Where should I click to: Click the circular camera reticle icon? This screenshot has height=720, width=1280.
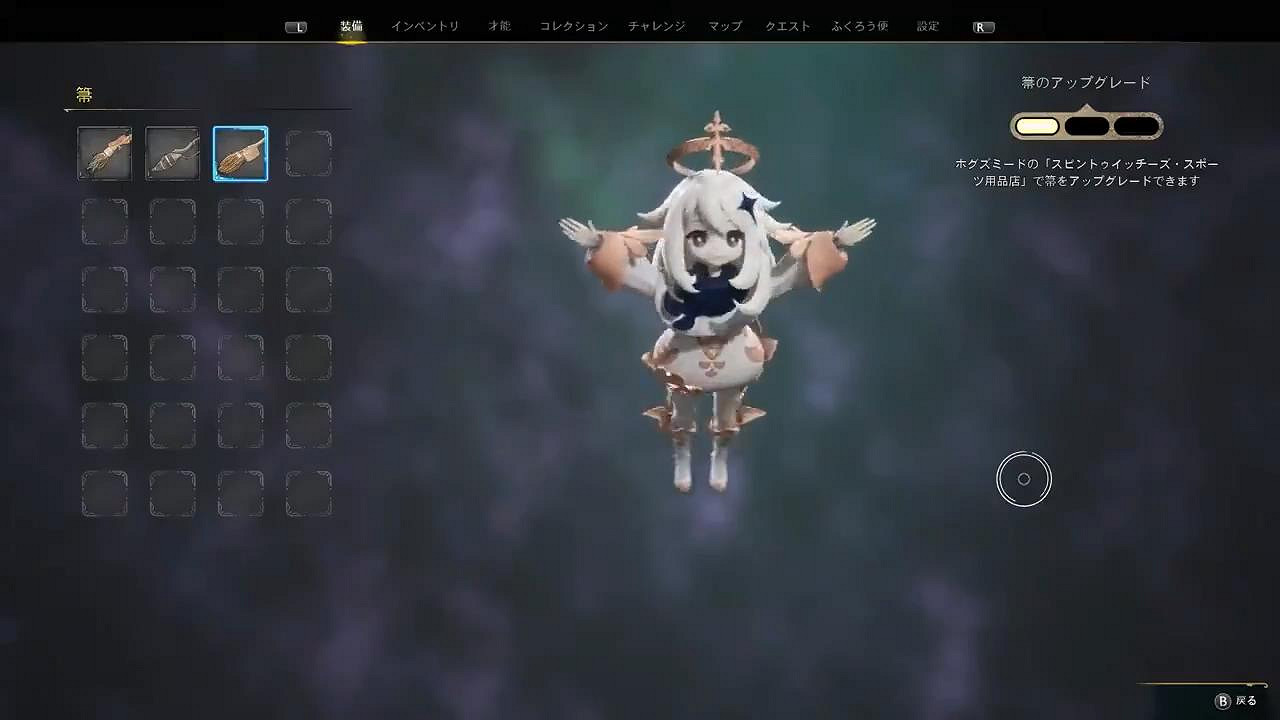point(1024,478)
